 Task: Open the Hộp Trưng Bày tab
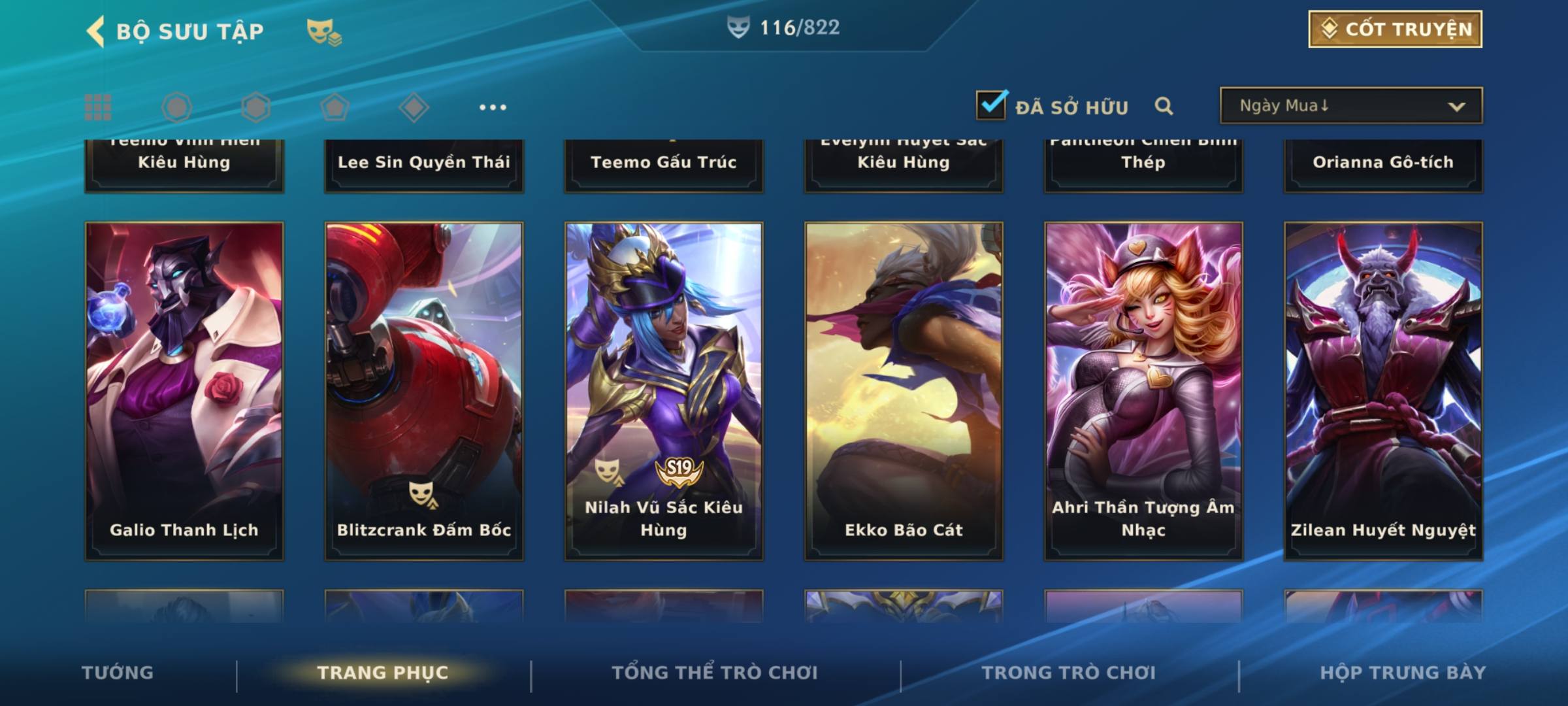1403,673
